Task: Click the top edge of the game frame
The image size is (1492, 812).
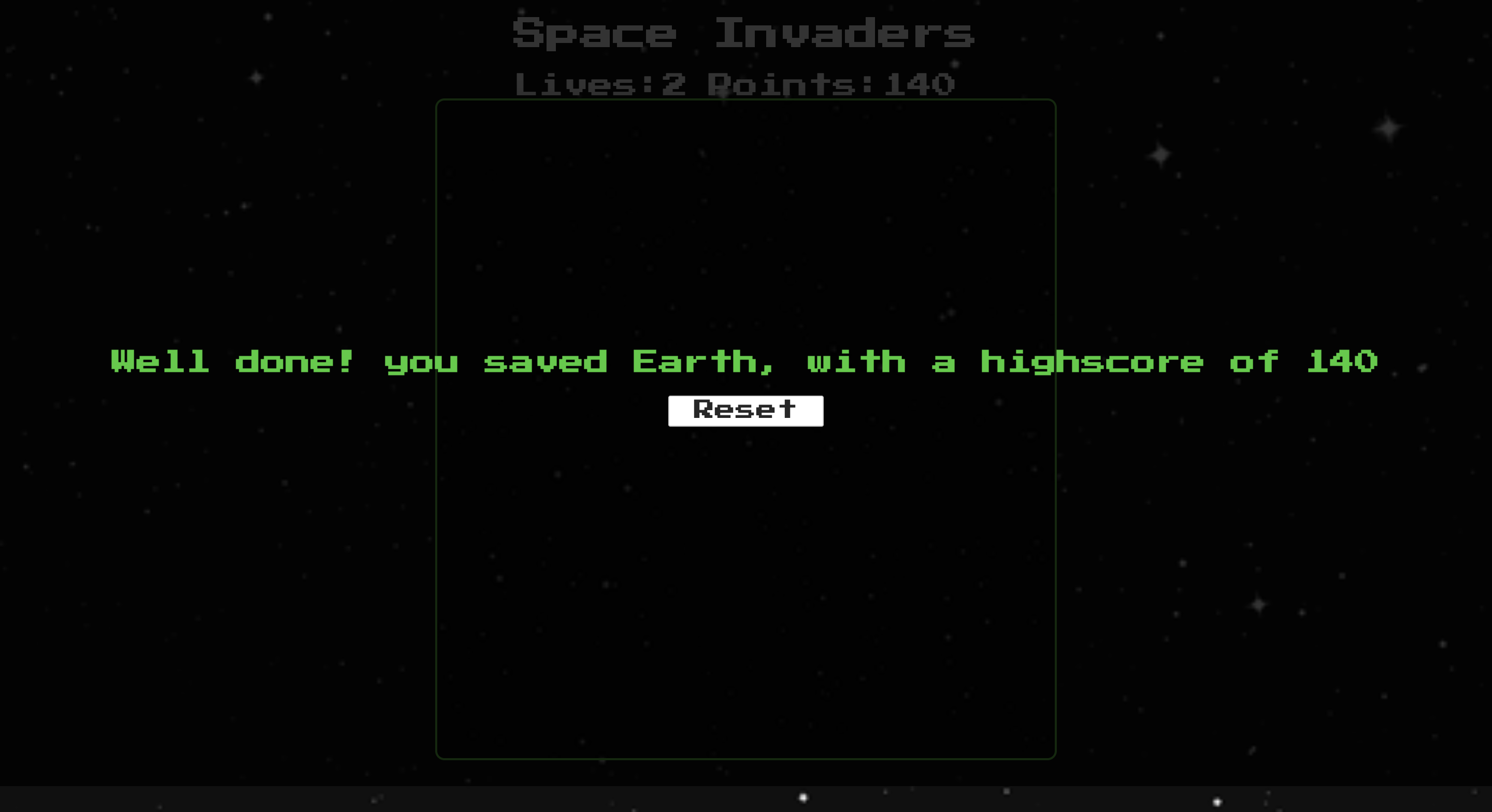Action: click(x=745, y=99)
